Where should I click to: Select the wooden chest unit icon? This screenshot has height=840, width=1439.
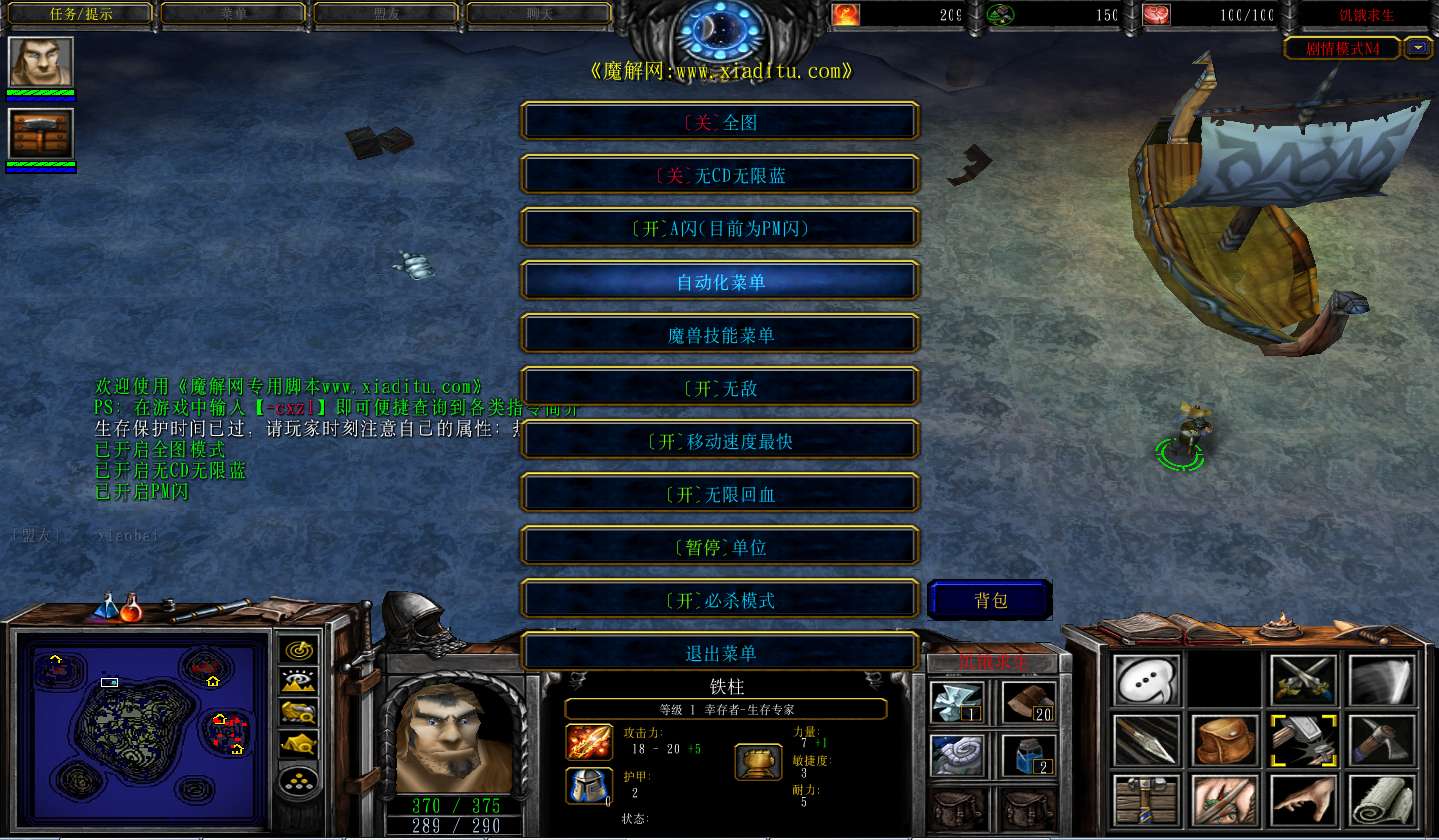[41, 134]
